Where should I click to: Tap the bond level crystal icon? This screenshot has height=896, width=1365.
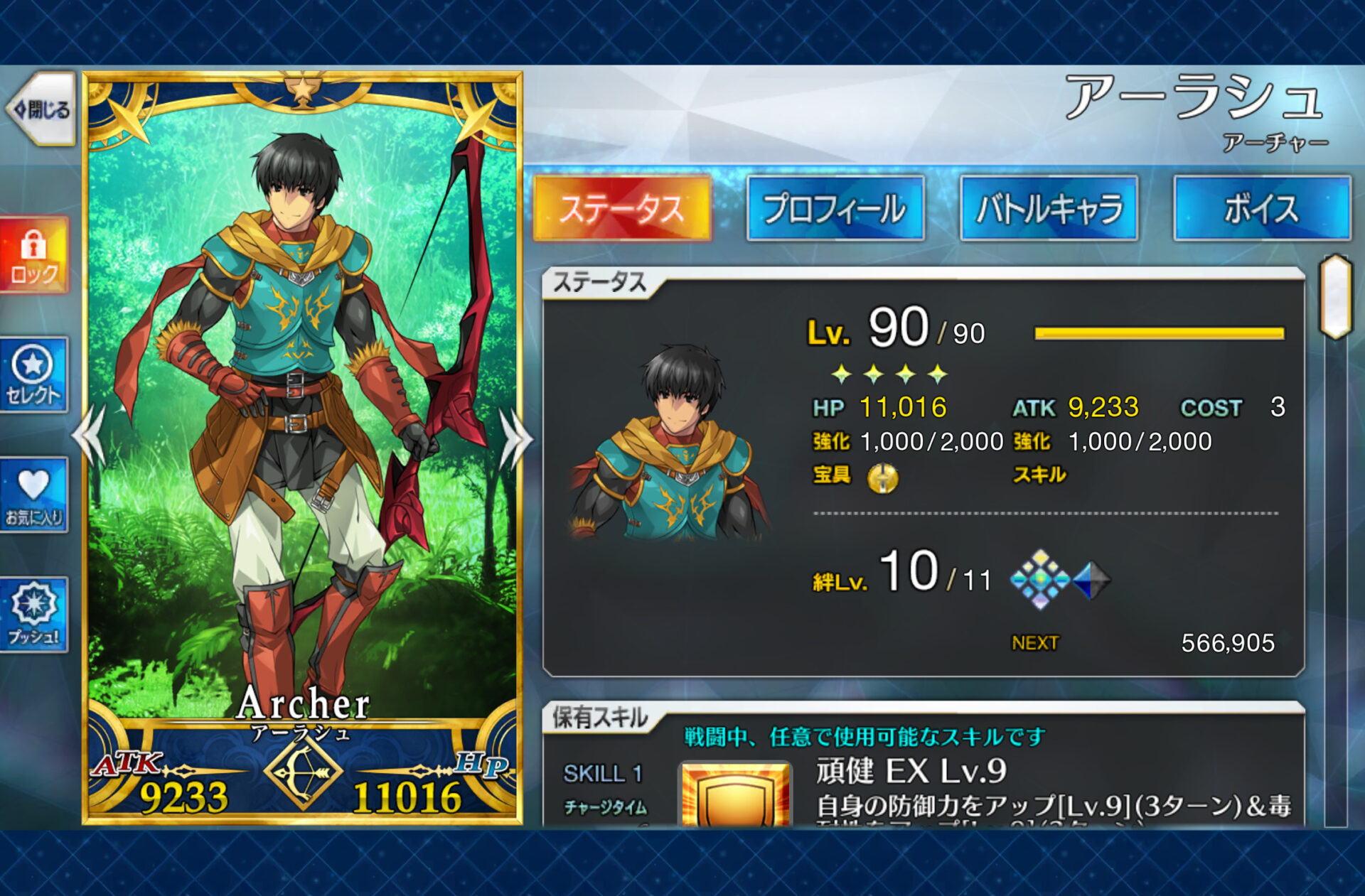[1040, 580]
